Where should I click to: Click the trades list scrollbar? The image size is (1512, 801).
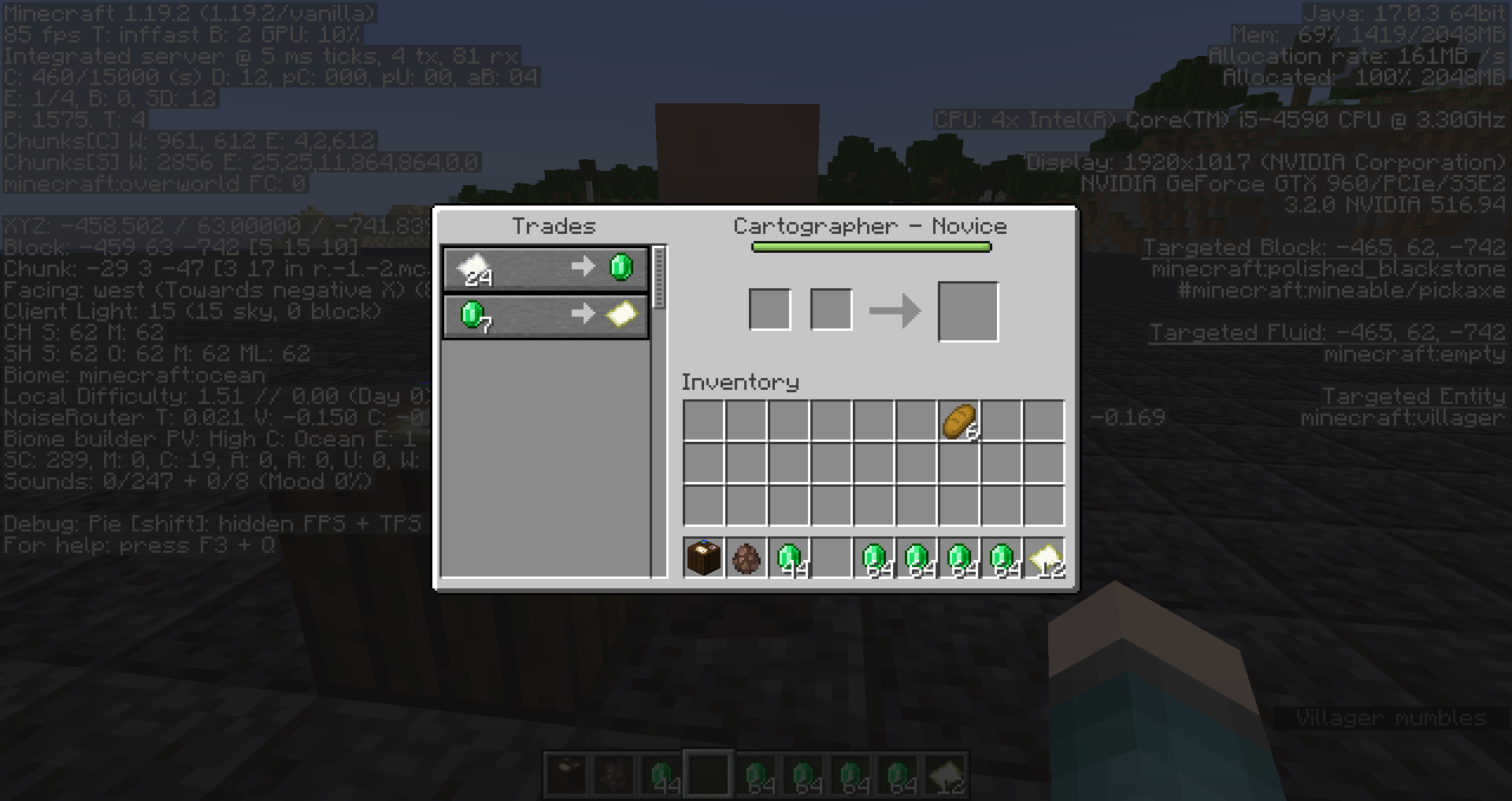[x=659, y=277]
